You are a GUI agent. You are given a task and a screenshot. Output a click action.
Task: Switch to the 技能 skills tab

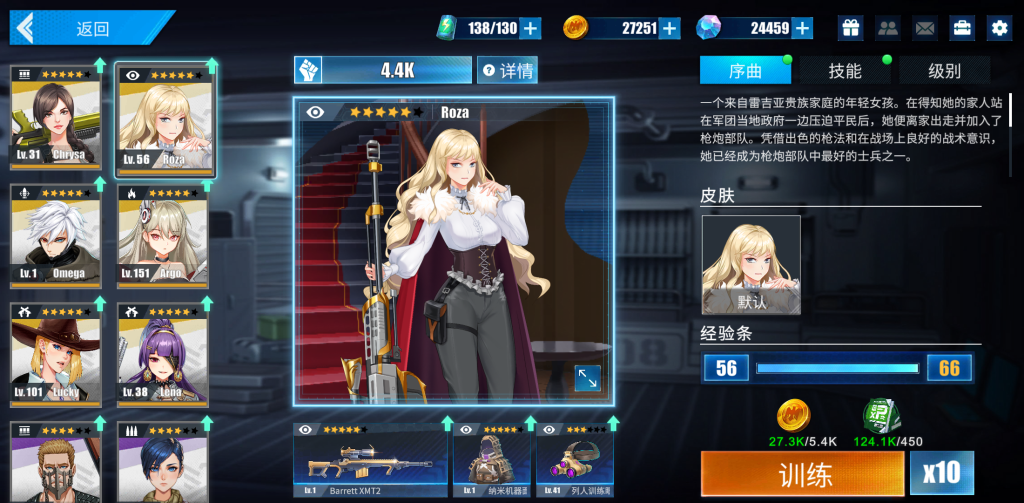pos(845,71)
